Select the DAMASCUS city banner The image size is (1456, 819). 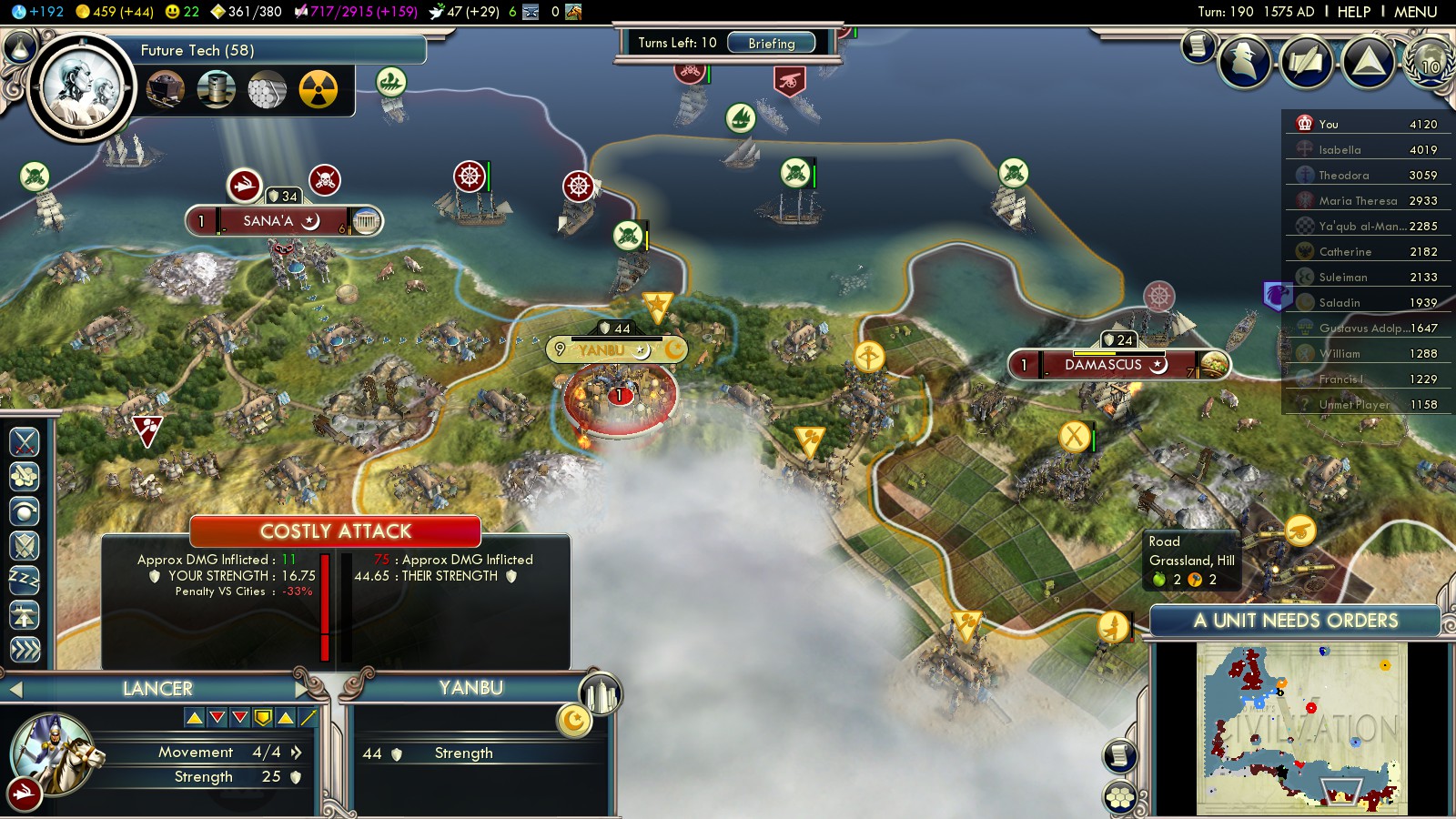click(1104, 365)
